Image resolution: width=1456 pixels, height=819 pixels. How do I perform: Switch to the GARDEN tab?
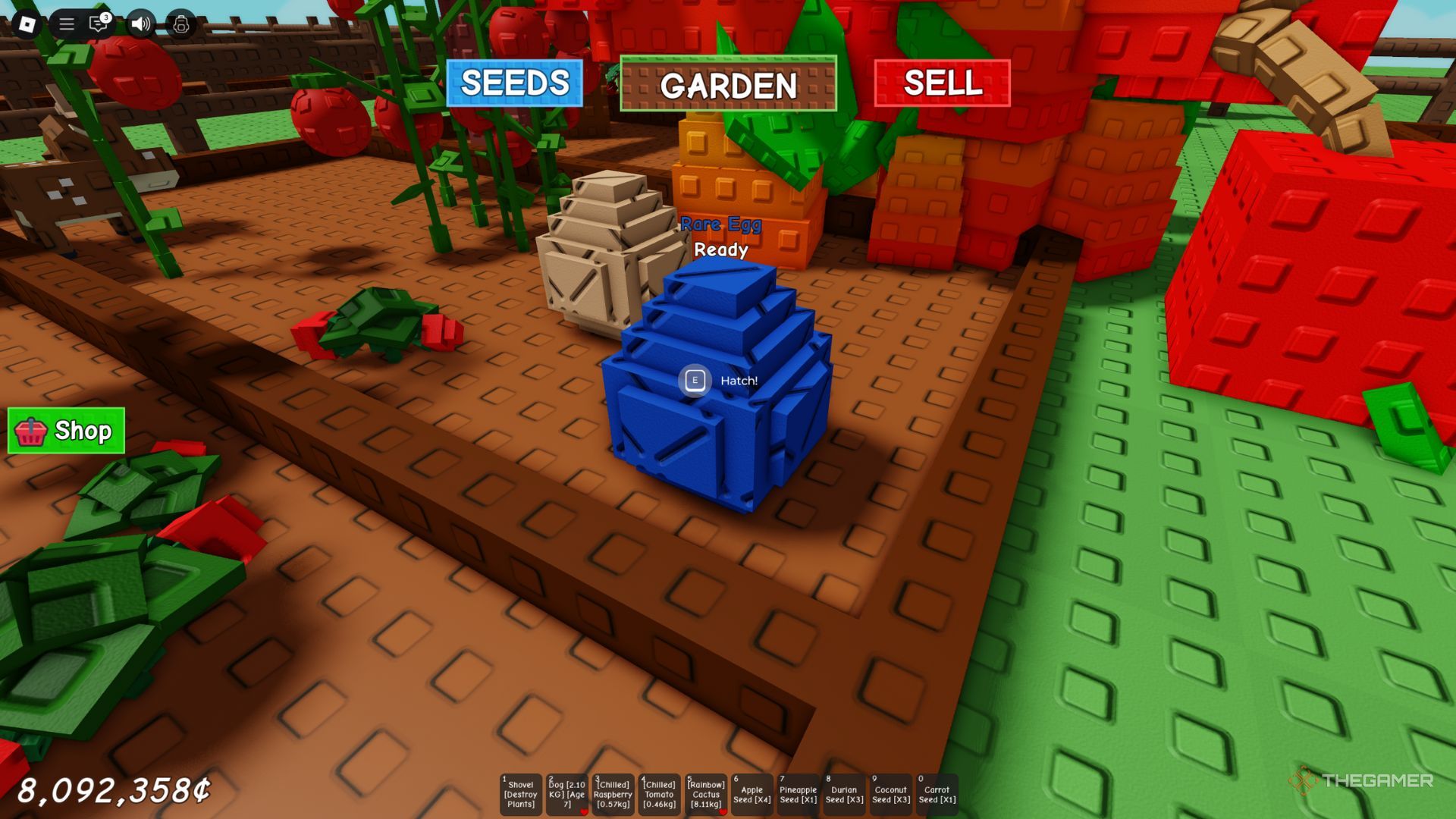(x=730, y=86)
